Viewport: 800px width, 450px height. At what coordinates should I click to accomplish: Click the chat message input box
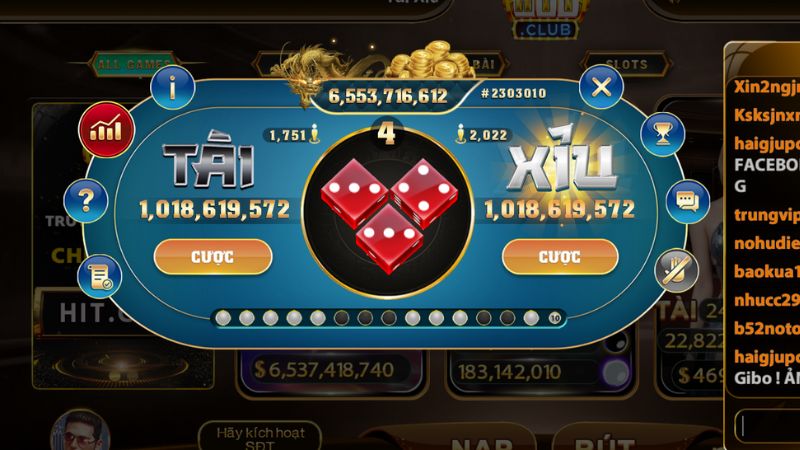click(768, 425)
